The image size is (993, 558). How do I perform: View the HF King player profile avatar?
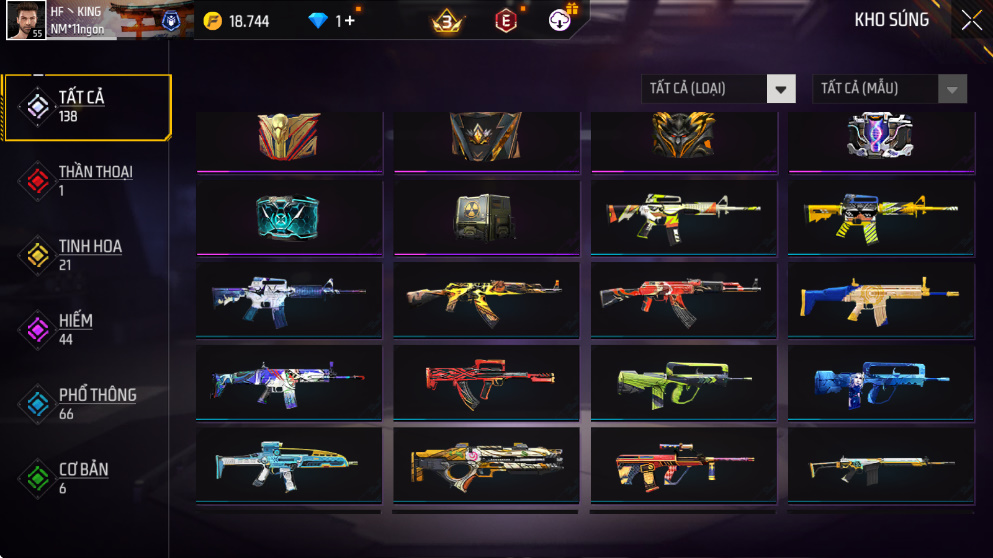(x=25, y=20)
